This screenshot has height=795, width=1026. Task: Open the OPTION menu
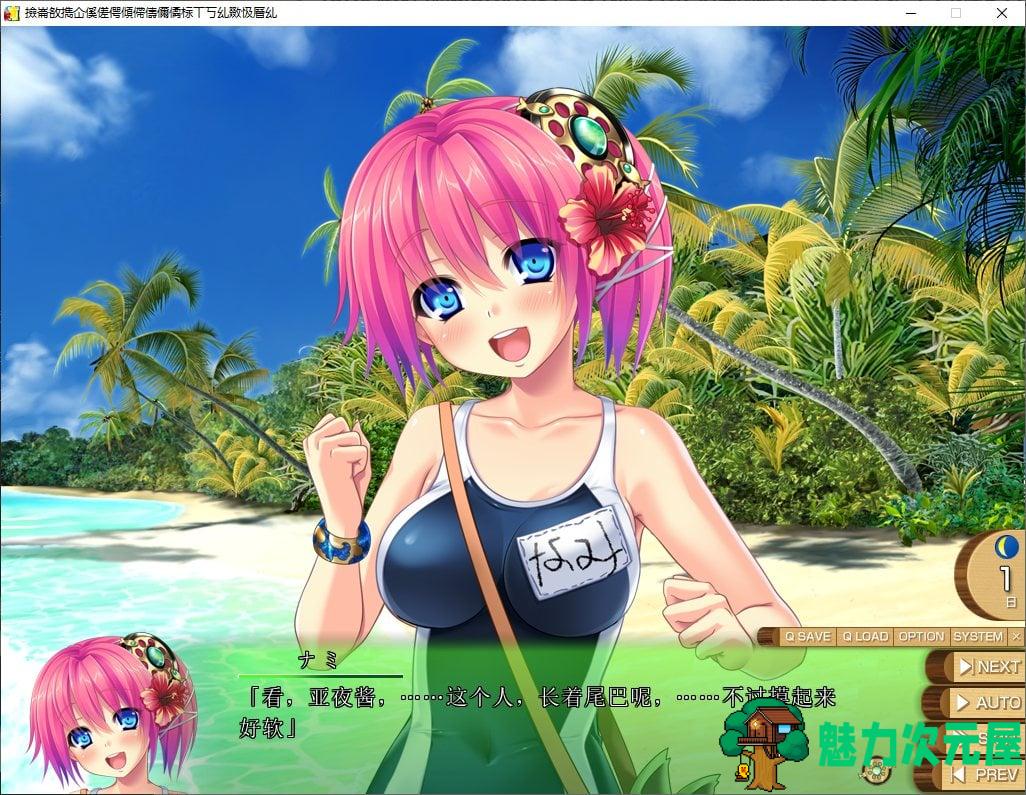pyautogui.click(x=921, y=636)
